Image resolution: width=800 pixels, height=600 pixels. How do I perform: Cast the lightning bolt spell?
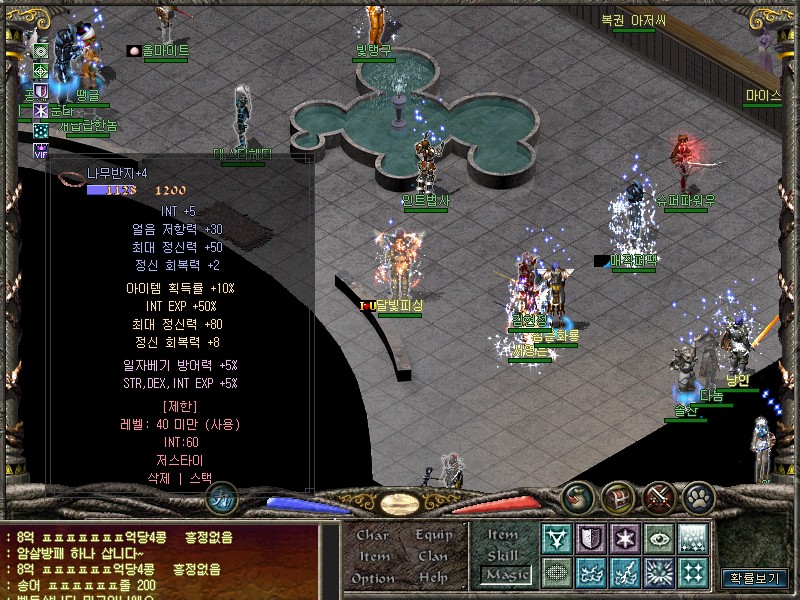(x=625, y=573)
